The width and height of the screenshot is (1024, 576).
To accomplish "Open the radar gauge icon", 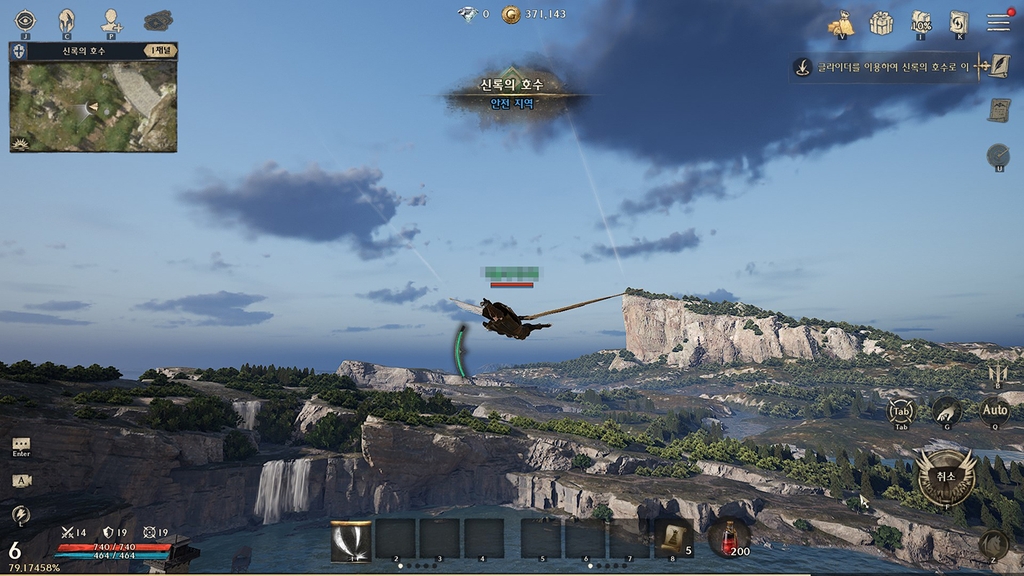I will (x=998, y=155).
